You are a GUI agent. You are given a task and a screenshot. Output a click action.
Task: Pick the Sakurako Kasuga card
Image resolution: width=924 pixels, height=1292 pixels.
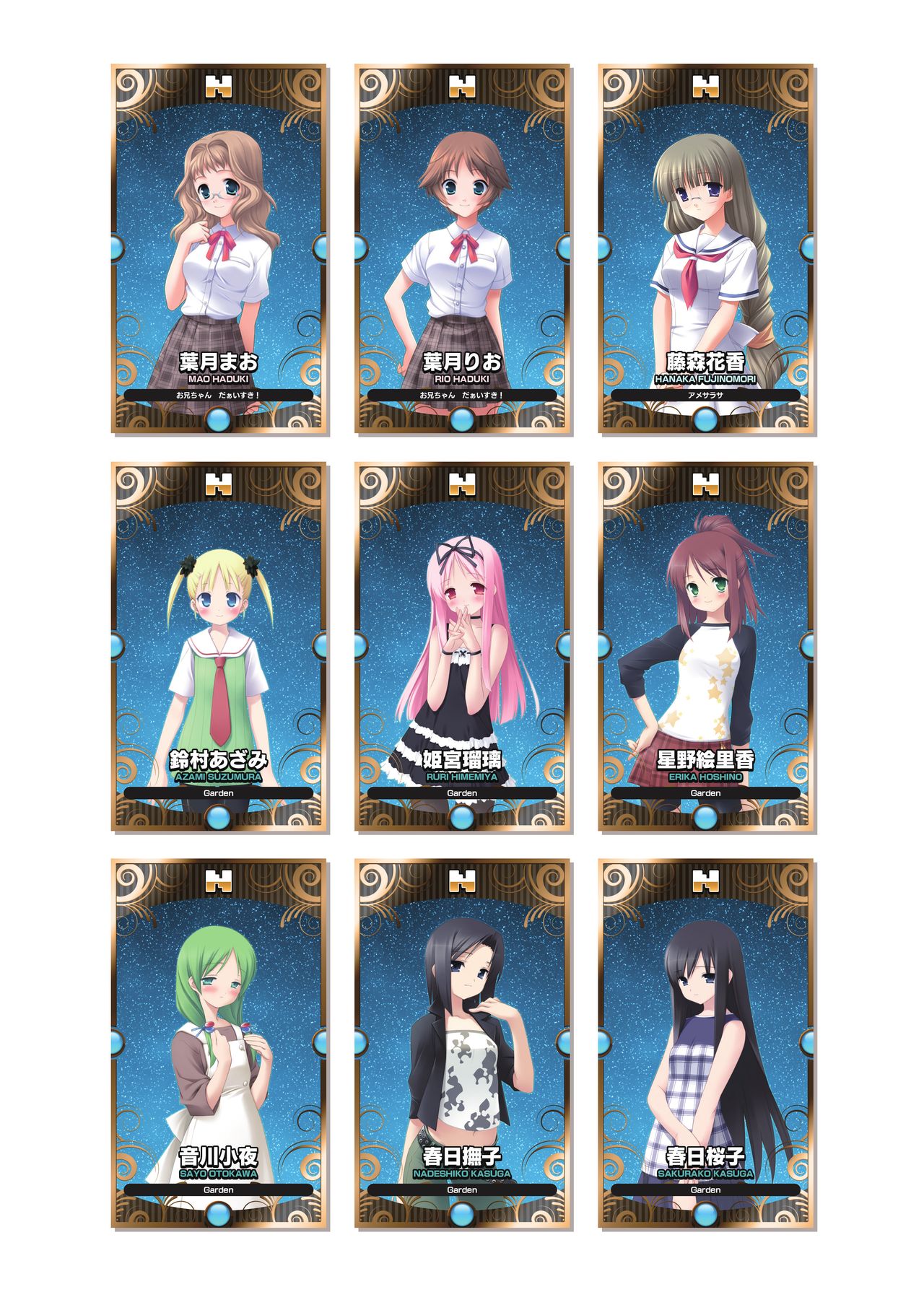pos(705,1043)
